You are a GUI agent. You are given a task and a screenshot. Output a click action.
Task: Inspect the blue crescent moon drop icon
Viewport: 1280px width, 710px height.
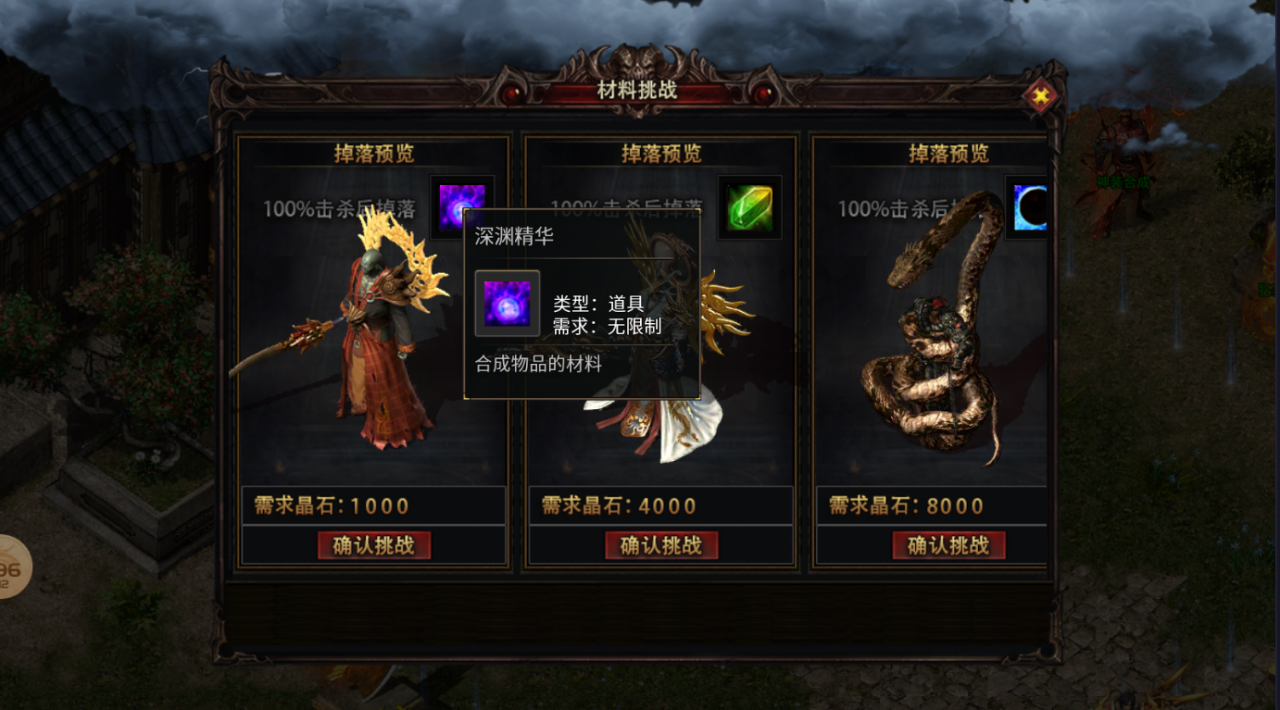(1030, 207)
